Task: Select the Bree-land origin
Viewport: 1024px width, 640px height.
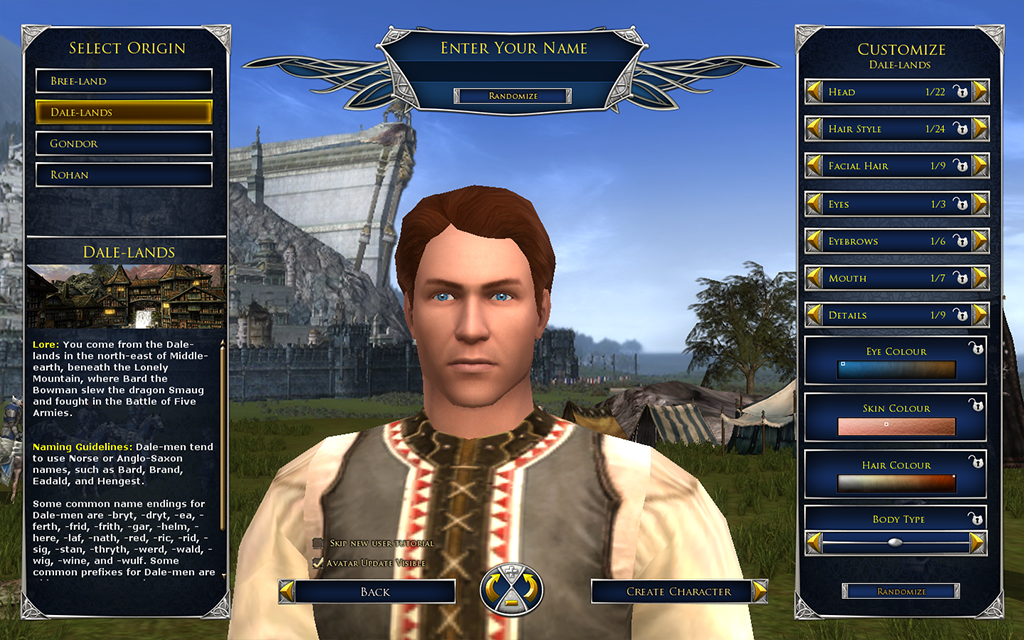Action: tap(124, 81)
